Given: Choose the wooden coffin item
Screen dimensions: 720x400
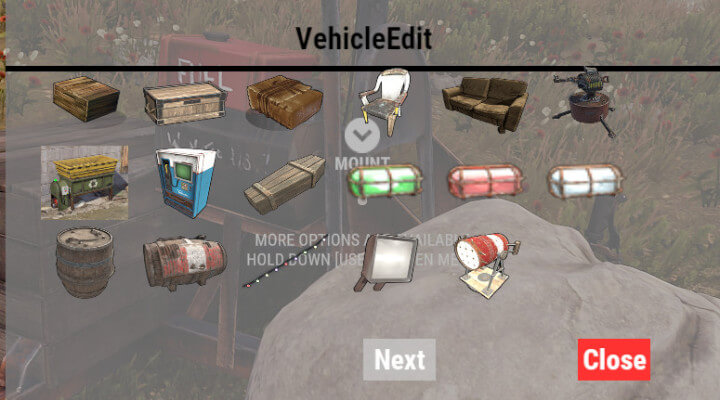Looking at the screenshot, I should pos(284,183).
